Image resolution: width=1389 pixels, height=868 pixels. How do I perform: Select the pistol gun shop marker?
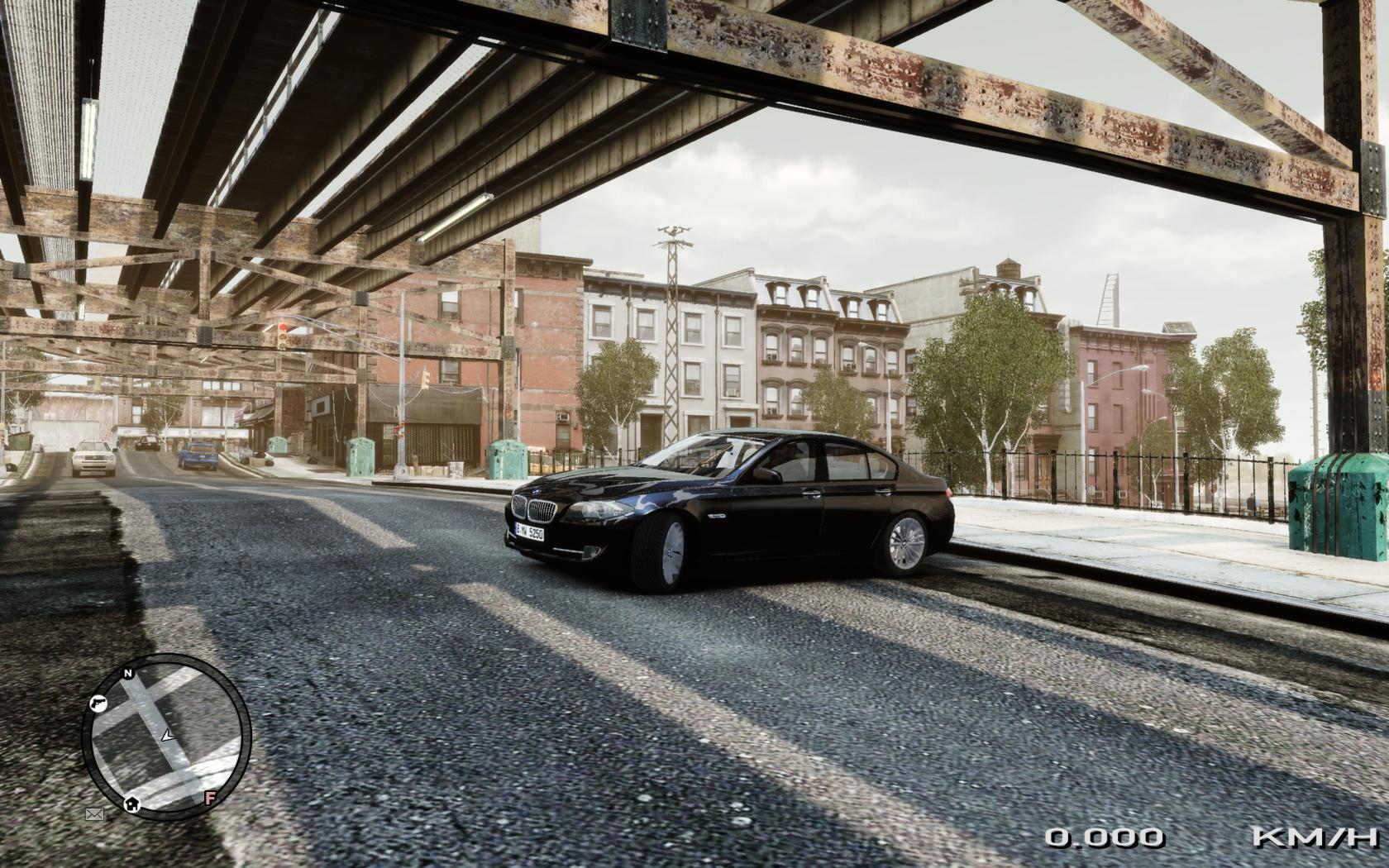pos(98,703)
